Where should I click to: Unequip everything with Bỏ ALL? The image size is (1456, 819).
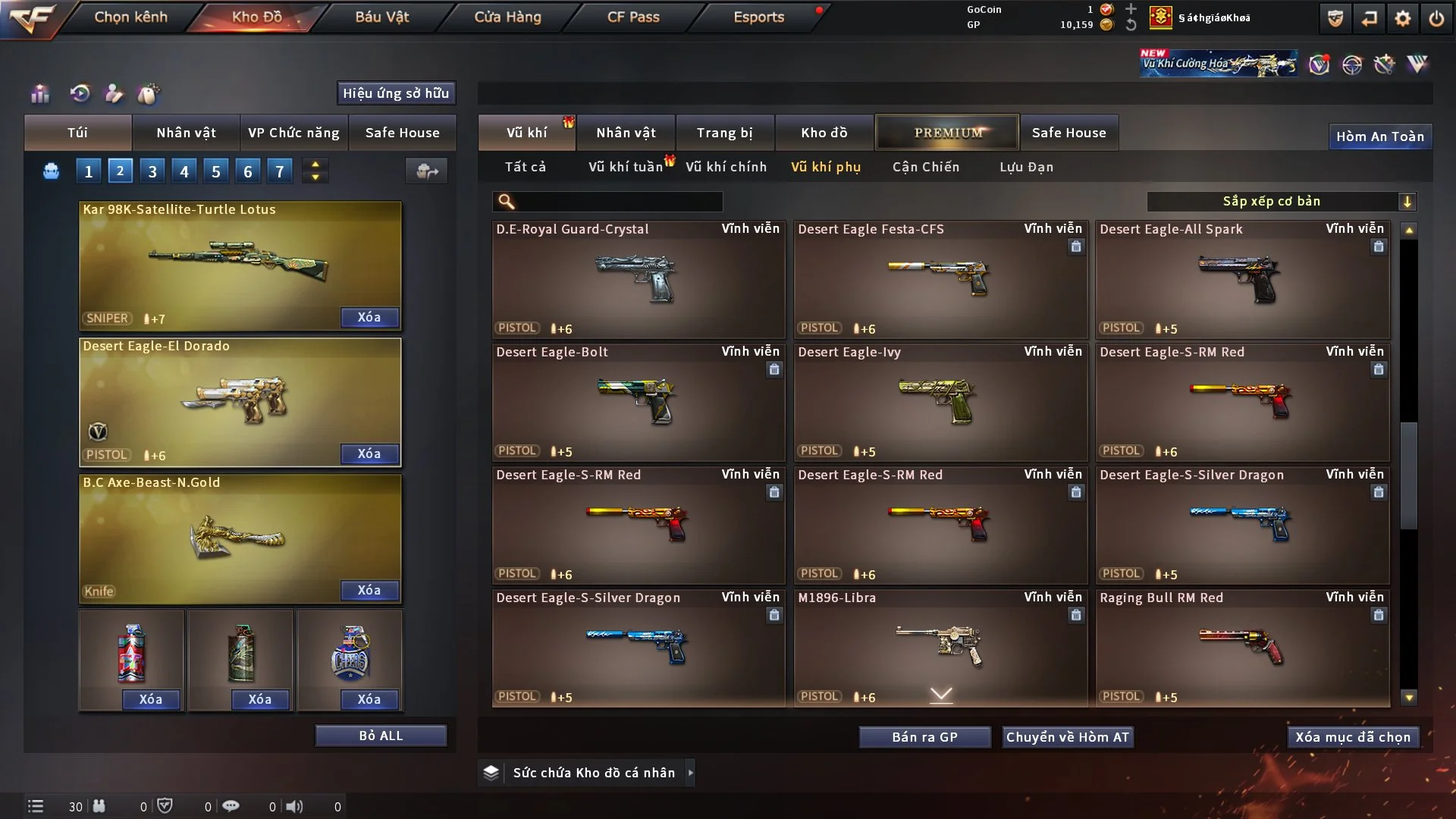[x=381, y=736]
